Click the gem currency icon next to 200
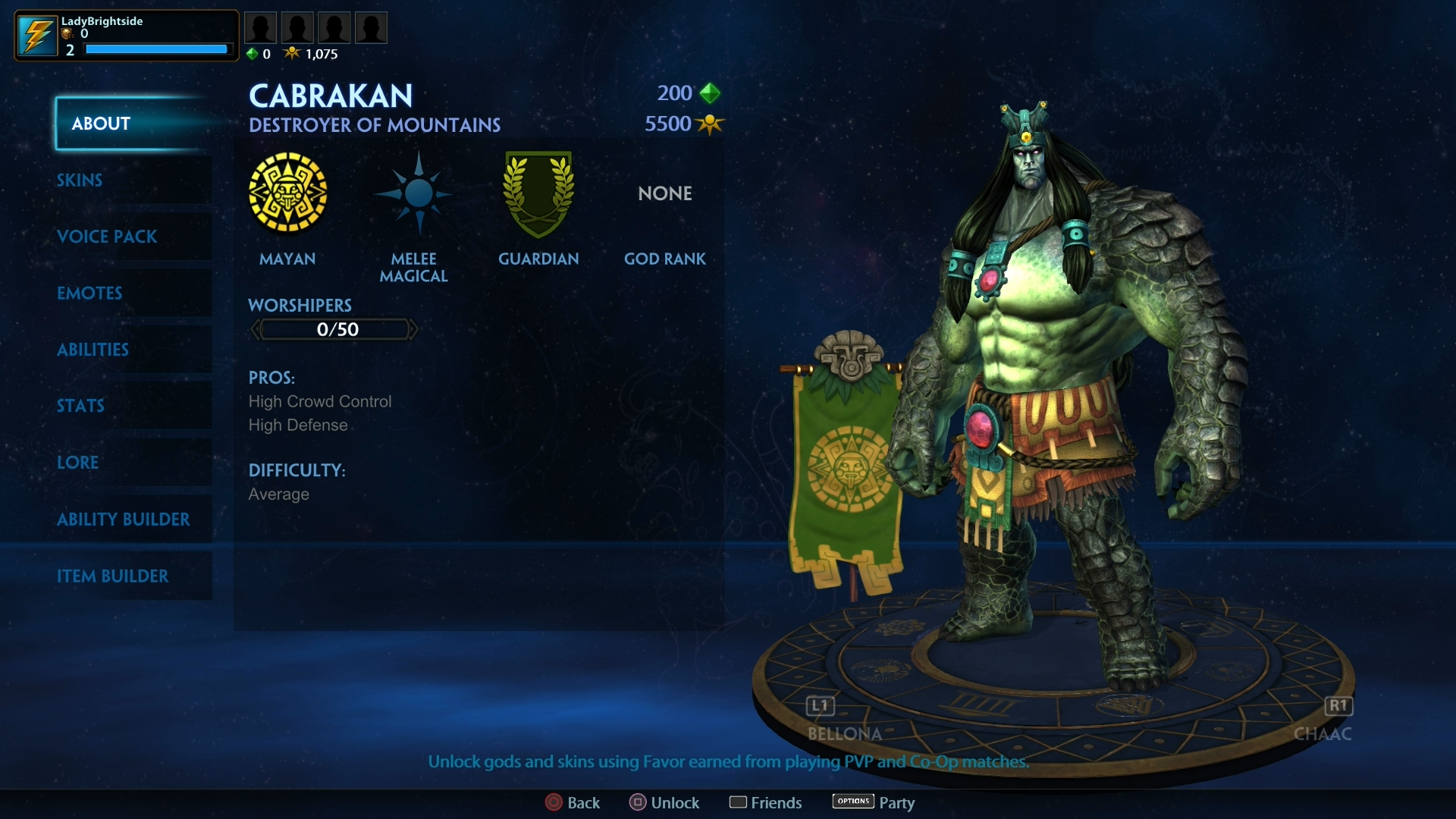1456x819 pixels. pyautogui.click(x=711, y=93)
